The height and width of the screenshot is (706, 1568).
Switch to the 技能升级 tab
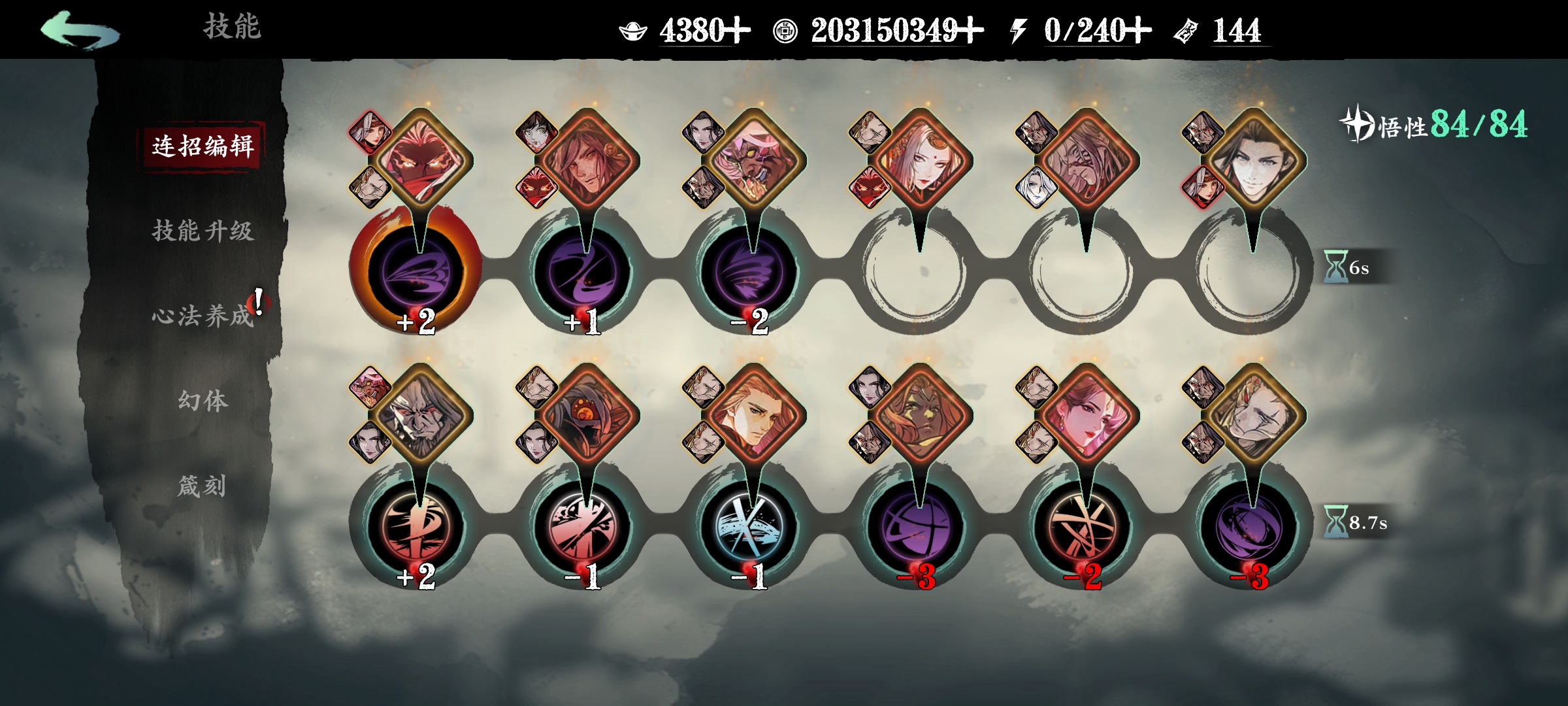click(203, 231)
